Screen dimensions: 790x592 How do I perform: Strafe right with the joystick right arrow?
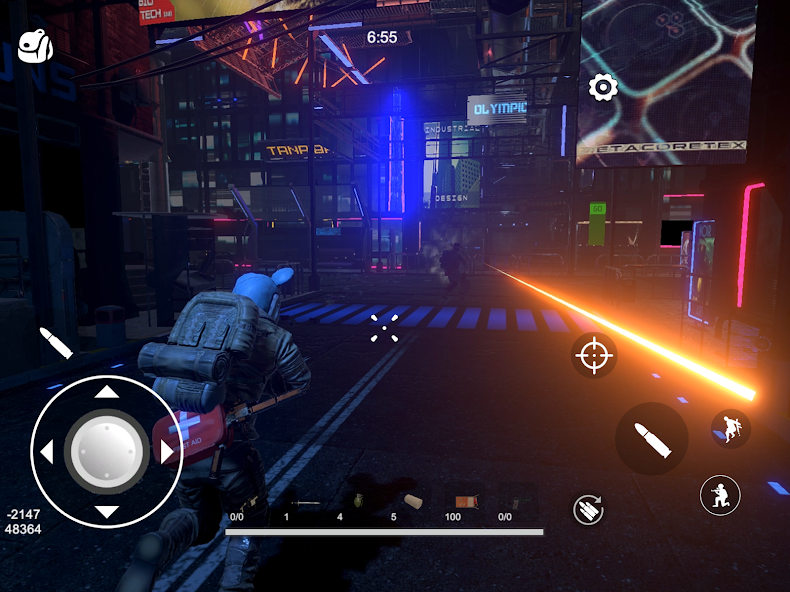pyautogui.click(x=167, y=451)
